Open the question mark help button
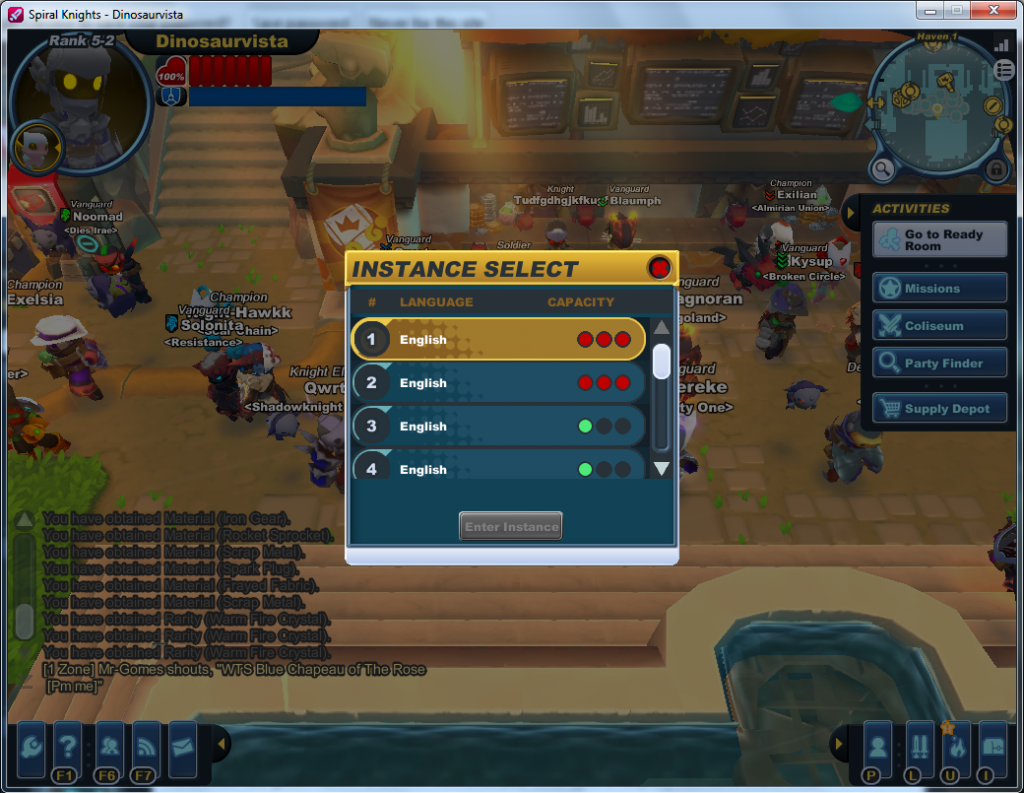 click(67, 747)
